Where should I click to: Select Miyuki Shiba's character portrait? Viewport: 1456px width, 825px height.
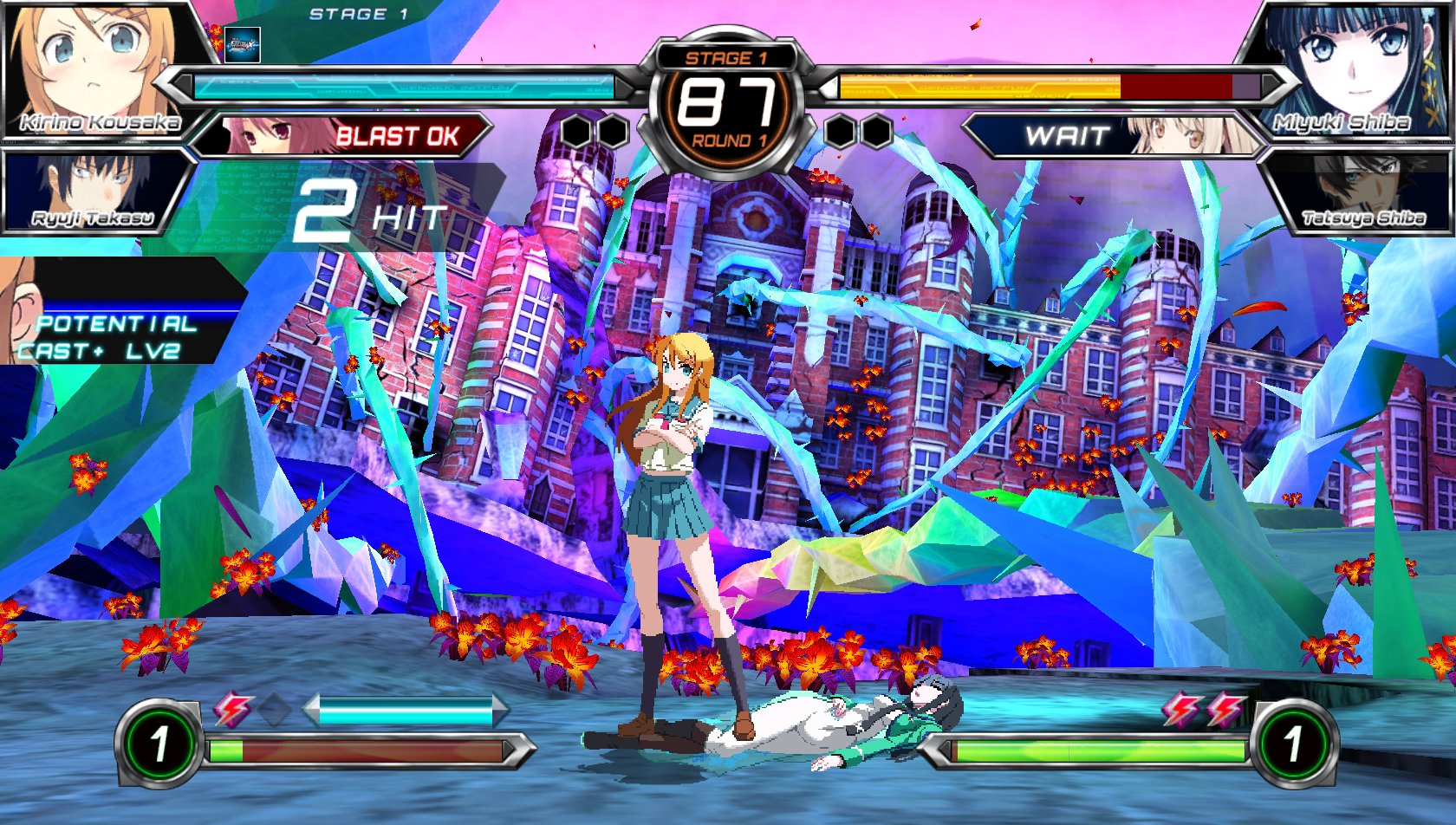pyautogui.click(x=1352, y=69)
